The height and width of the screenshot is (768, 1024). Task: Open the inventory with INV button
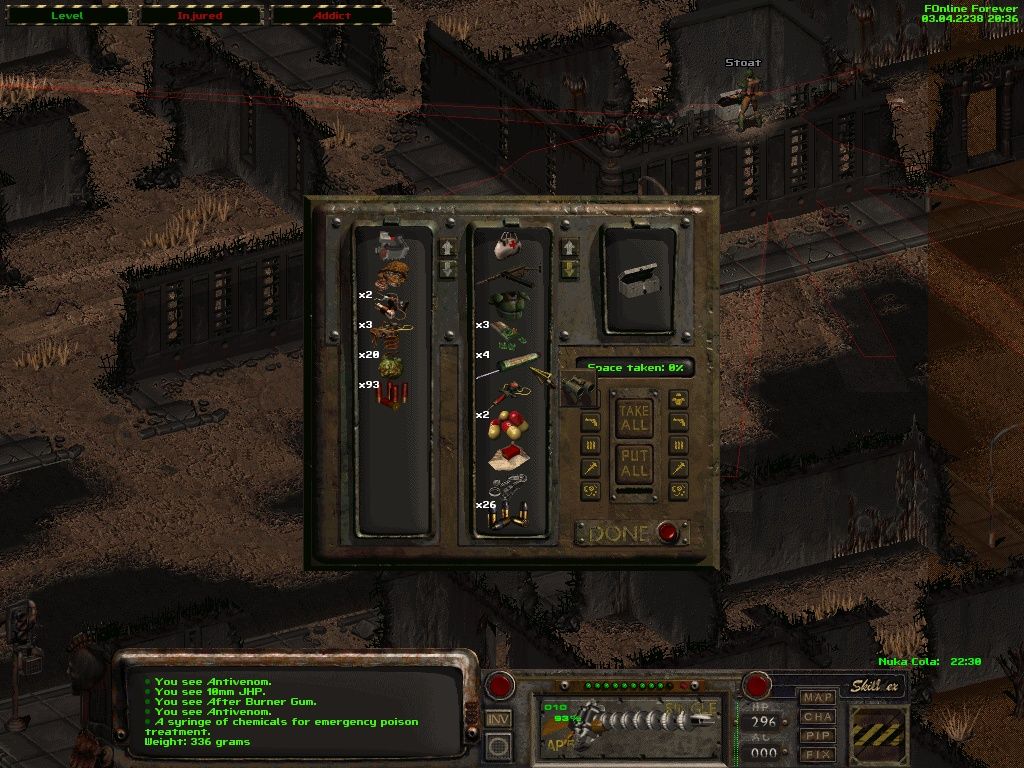pos(498,718)
